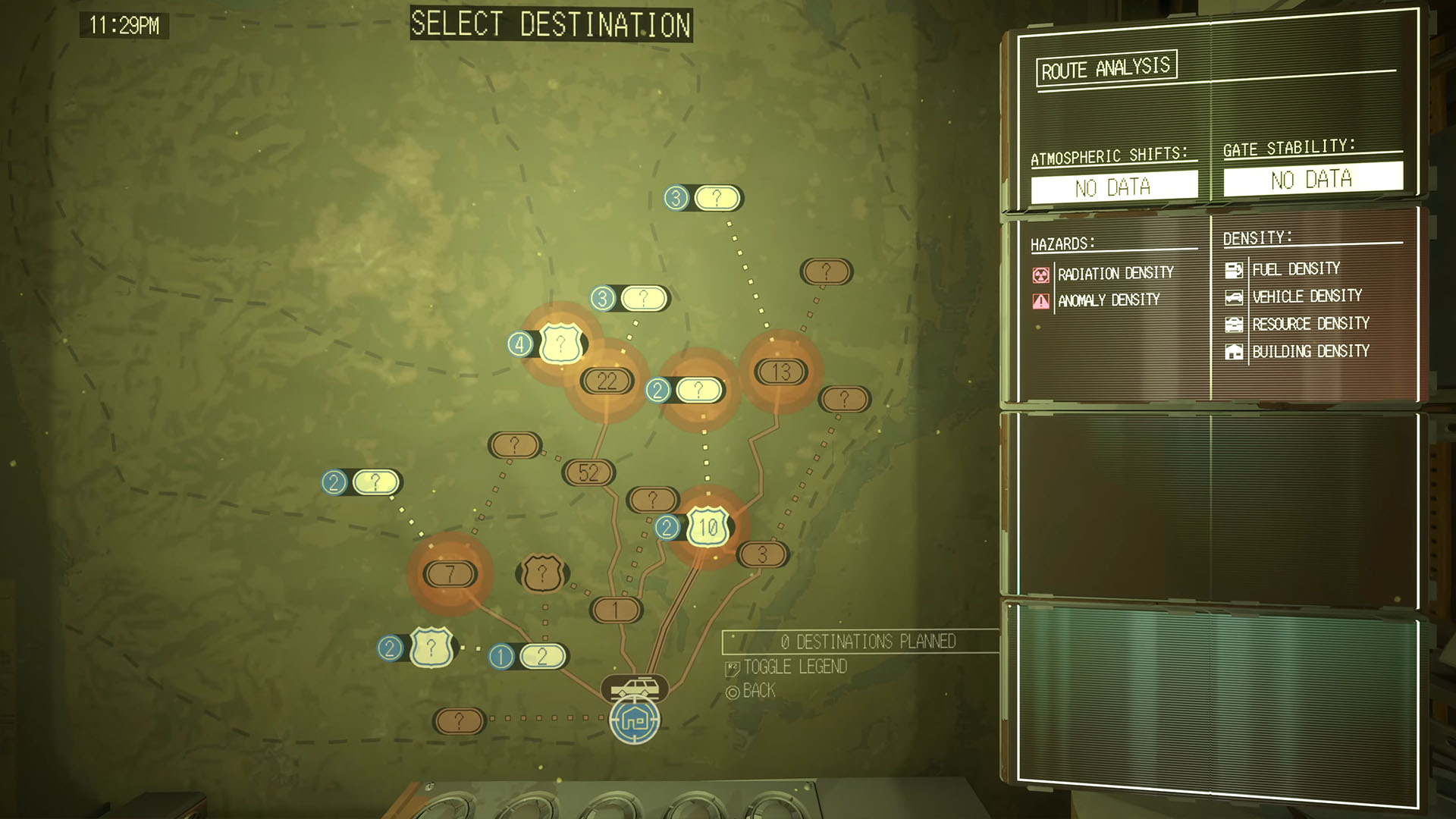Choose the Resource Density legend entry
1456x819 pixels.
[1310, 325]
